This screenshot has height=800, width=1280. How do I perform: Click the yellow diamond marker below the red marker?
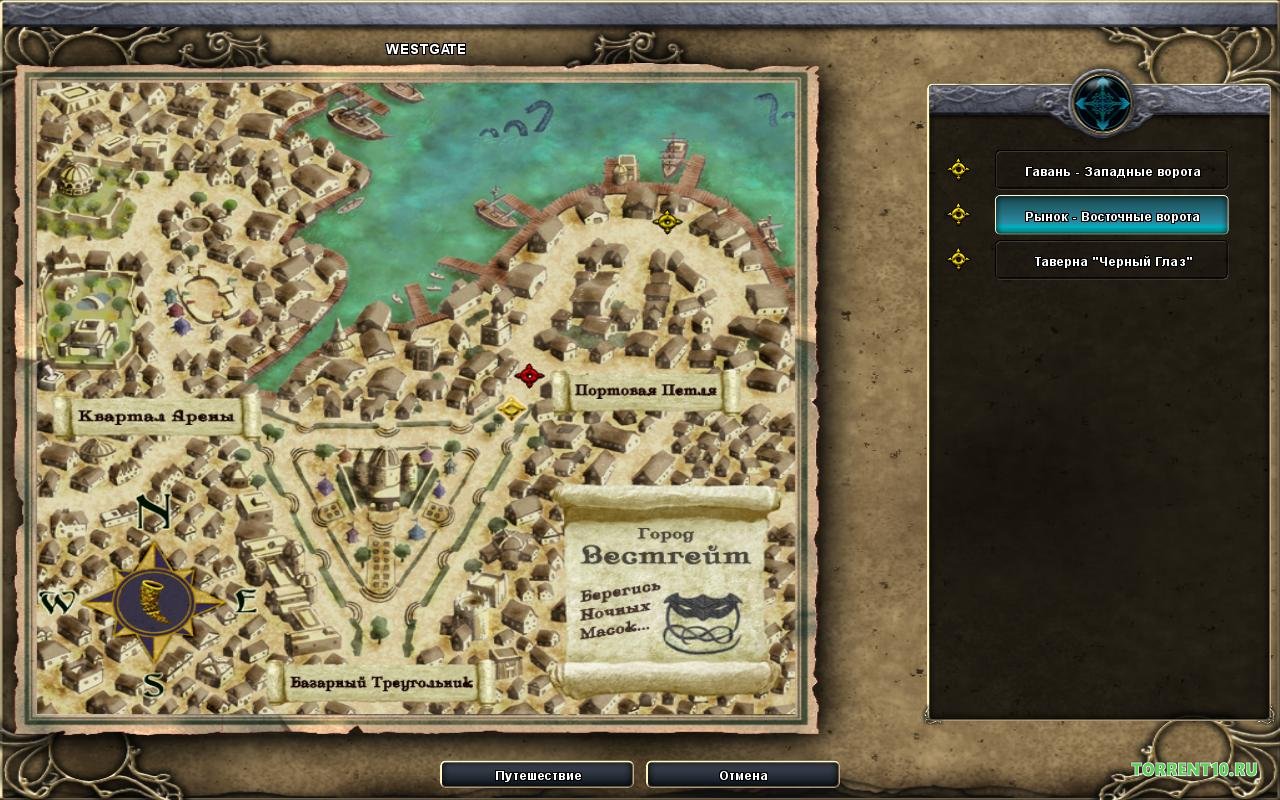pyautogui.click(x=512, y=407)
